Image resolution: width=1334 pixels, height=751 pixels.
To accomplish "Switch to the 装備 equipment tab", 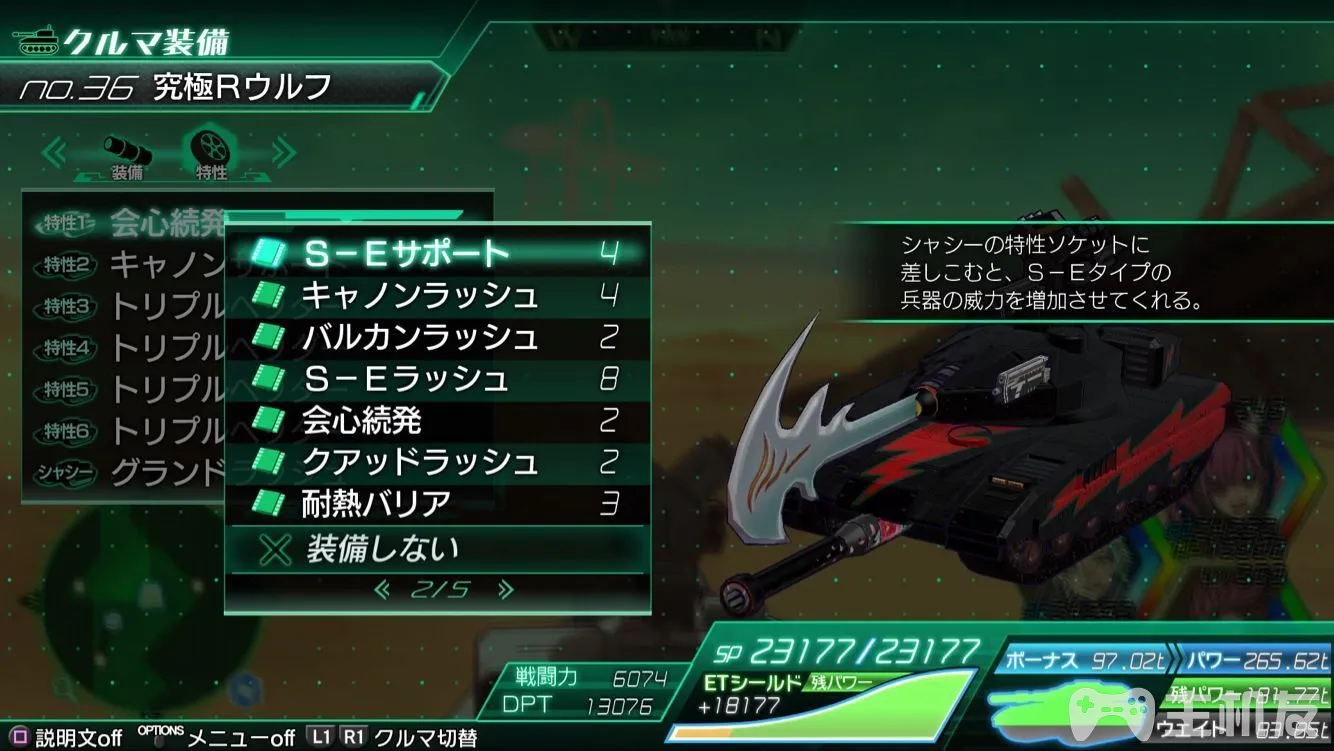I will [x=127, y=157].
